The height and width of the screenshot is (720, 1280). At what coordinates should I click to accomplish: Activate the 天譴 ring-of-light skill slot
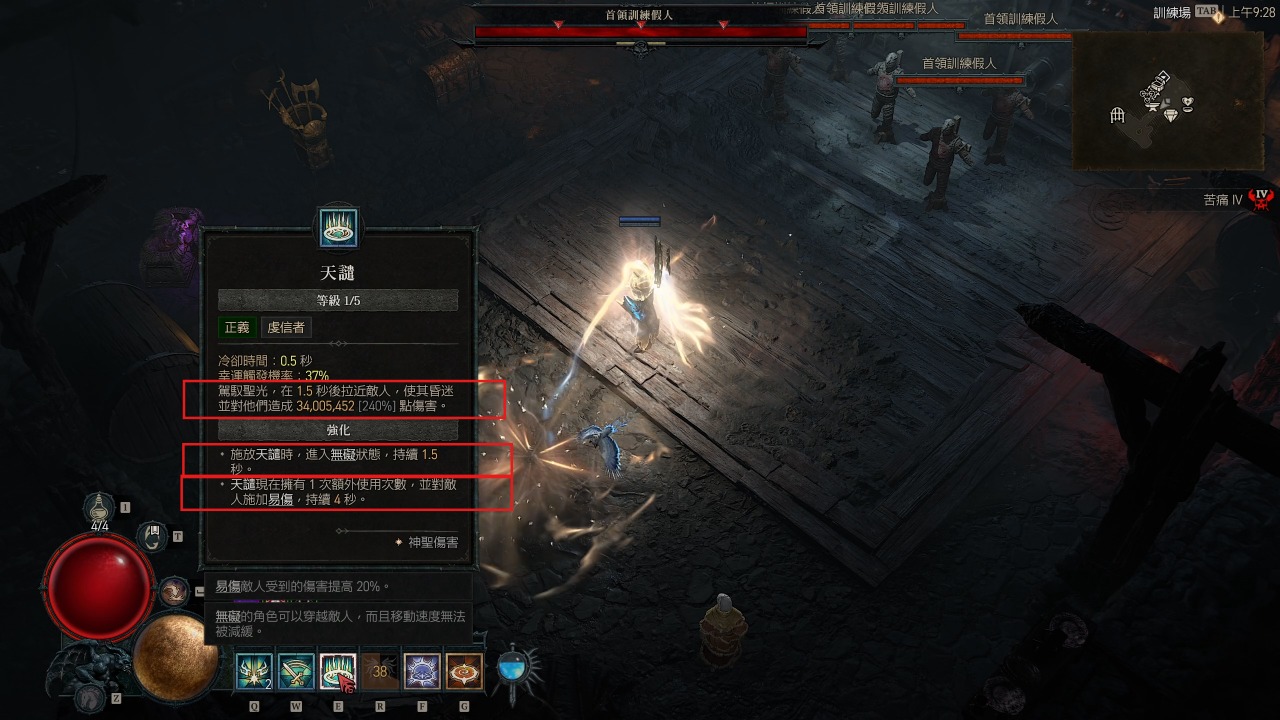pos(338,671)
